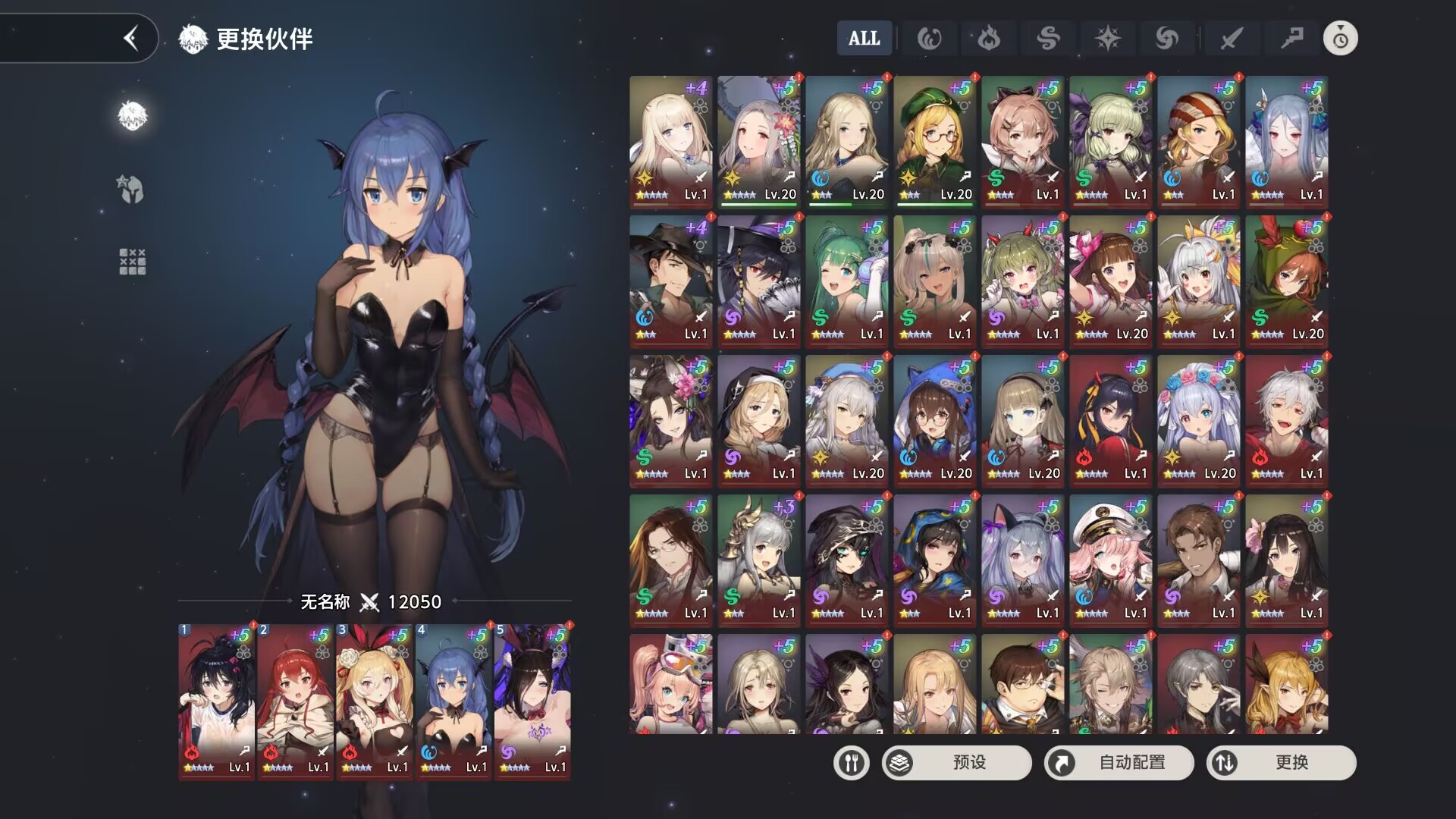The height and width of the screenshot is (819, 1456).
Task: Filter companions by fire element
Action: [x=988, y=38]
